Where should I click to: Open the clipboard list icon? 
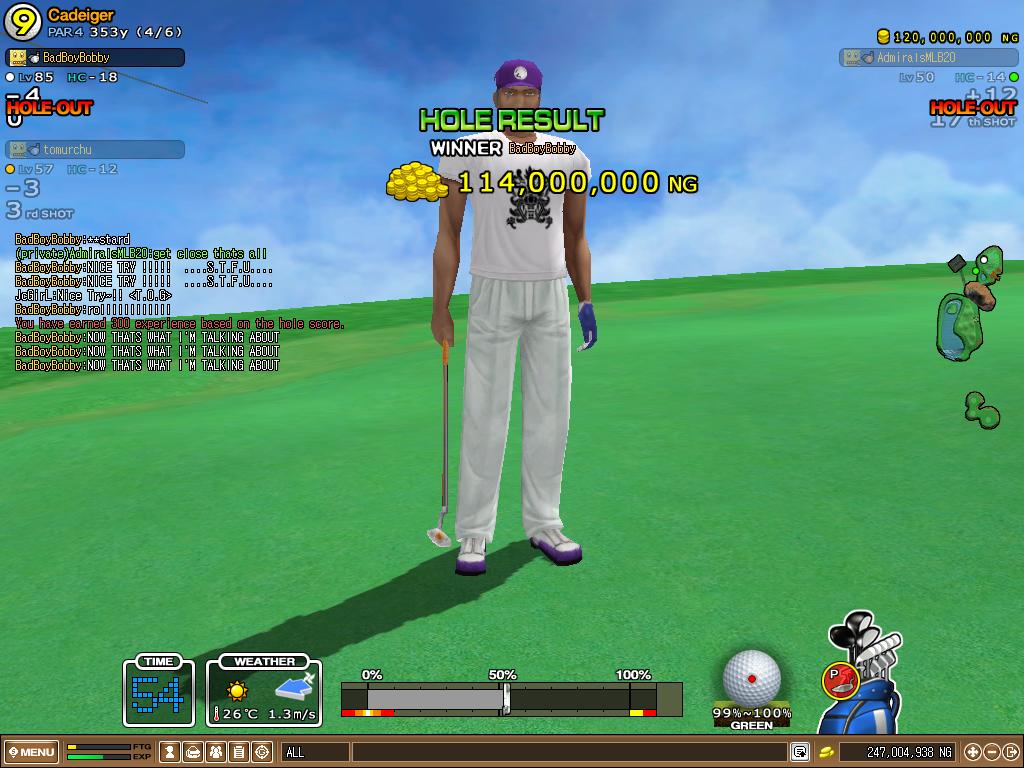[239, 752]
